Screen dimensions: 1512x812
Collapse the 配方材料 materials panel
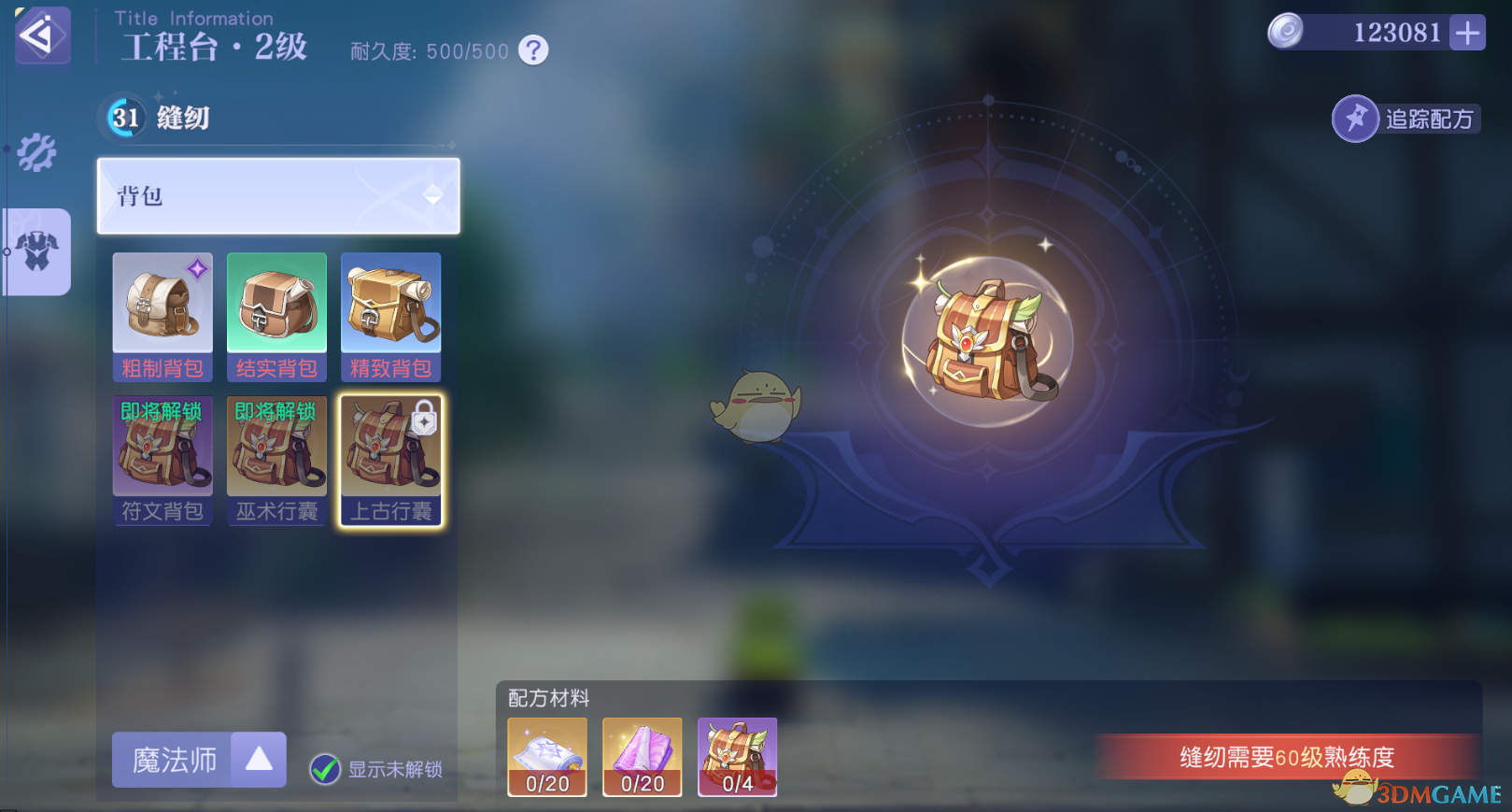click(549, 699)
